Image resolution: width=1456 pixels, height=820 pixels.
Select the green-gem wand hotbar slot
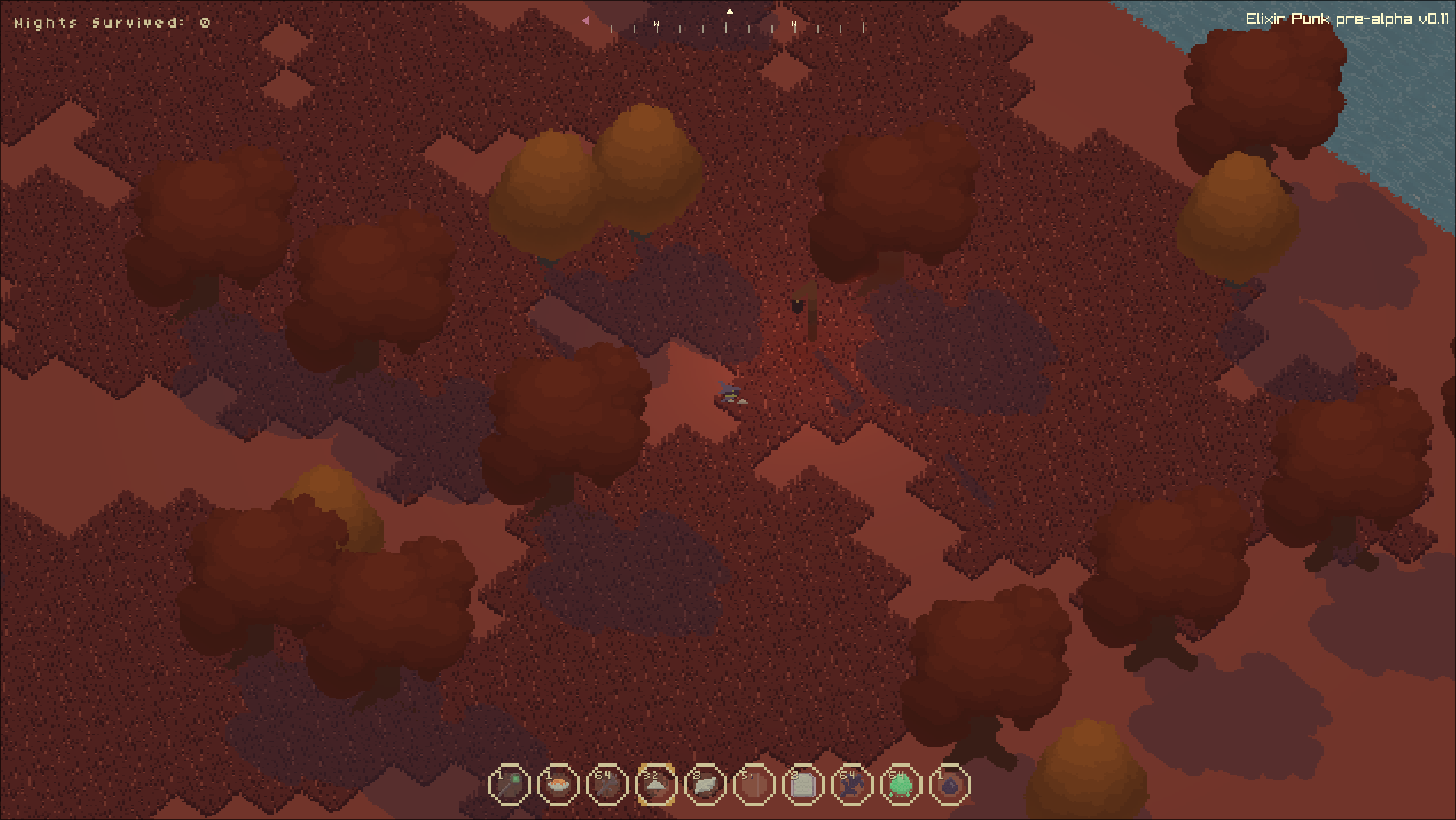[510, 785]
